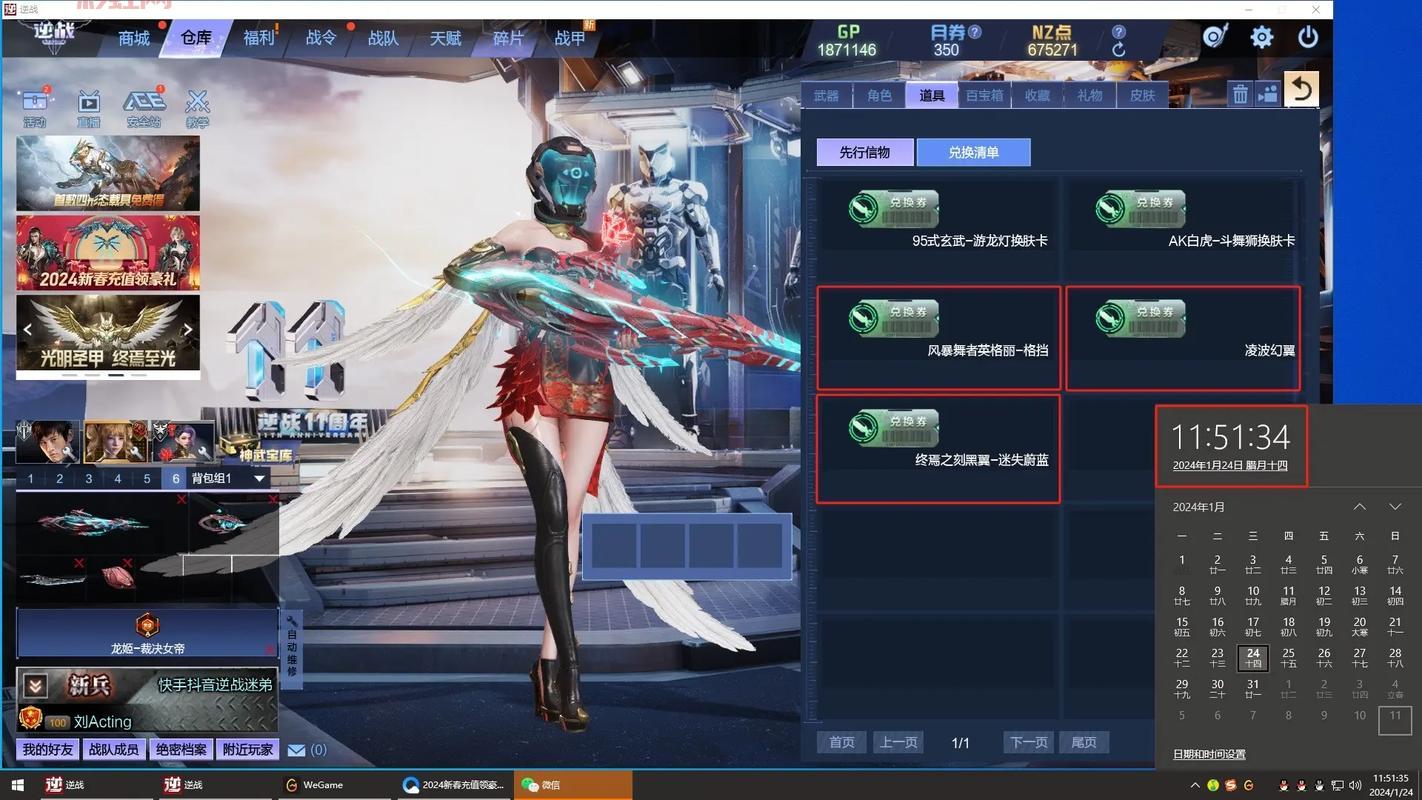The width and height of the screenshot is (1422, 800).
Task: Click the down chevron to show next calendar month
Action: click(x=1395, y=506)
